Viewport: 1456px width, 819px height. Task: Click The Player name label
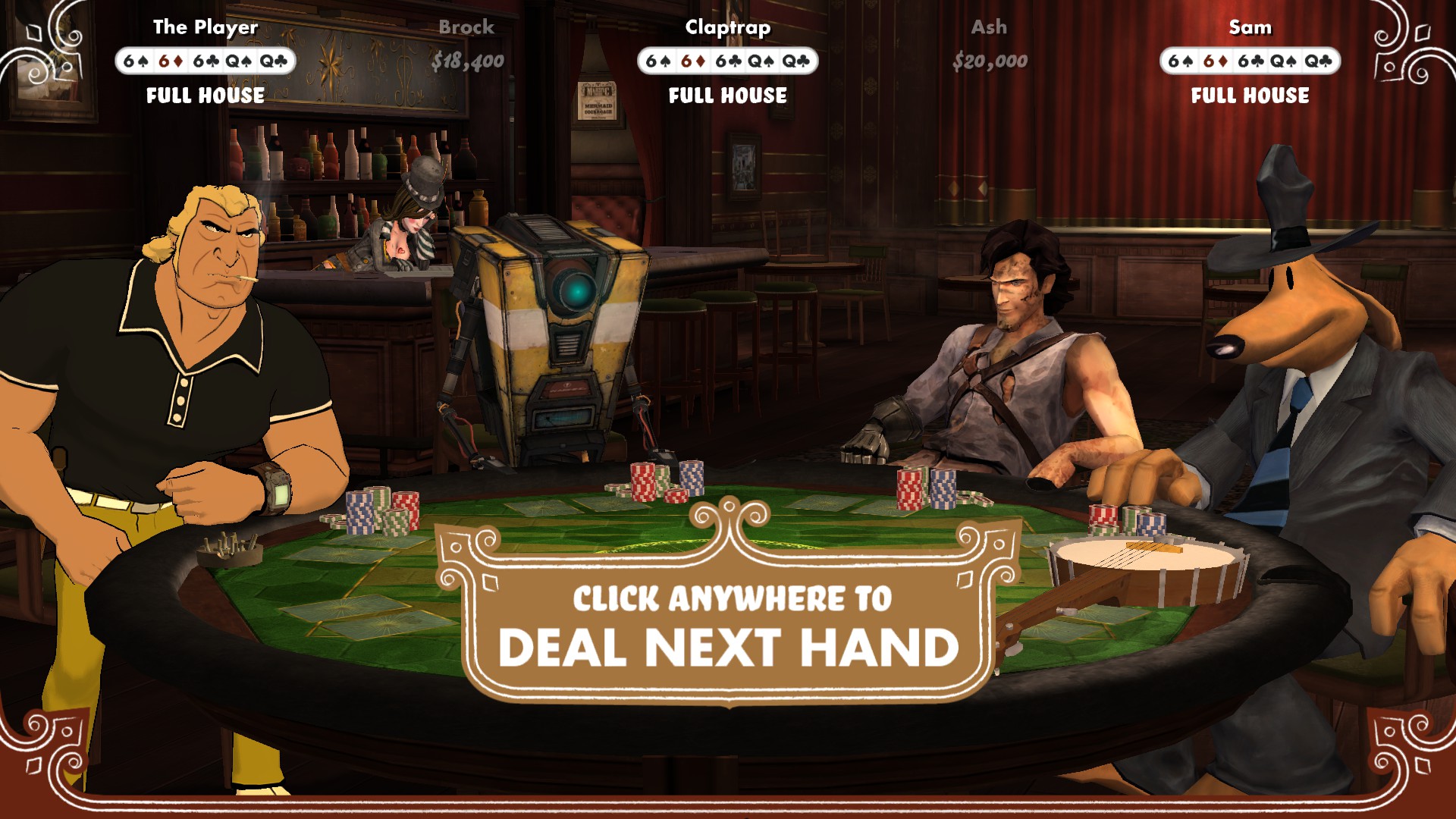tap(204, 27)
